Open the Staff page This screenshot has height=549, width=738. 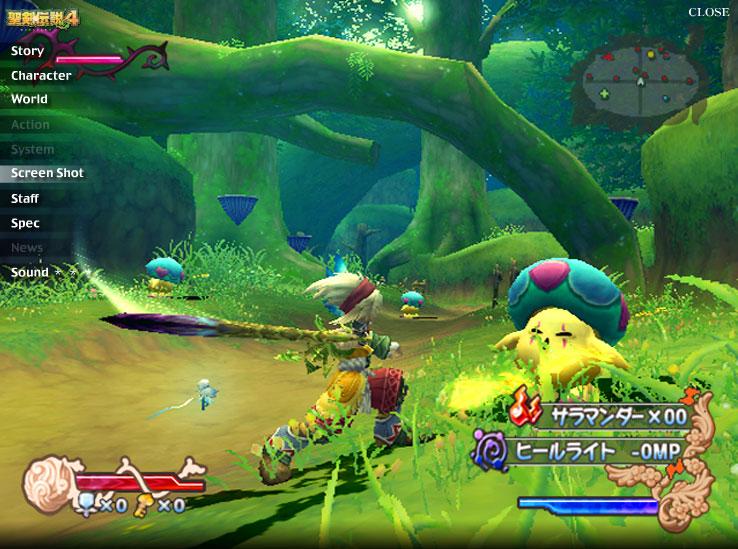pos(25,199)
